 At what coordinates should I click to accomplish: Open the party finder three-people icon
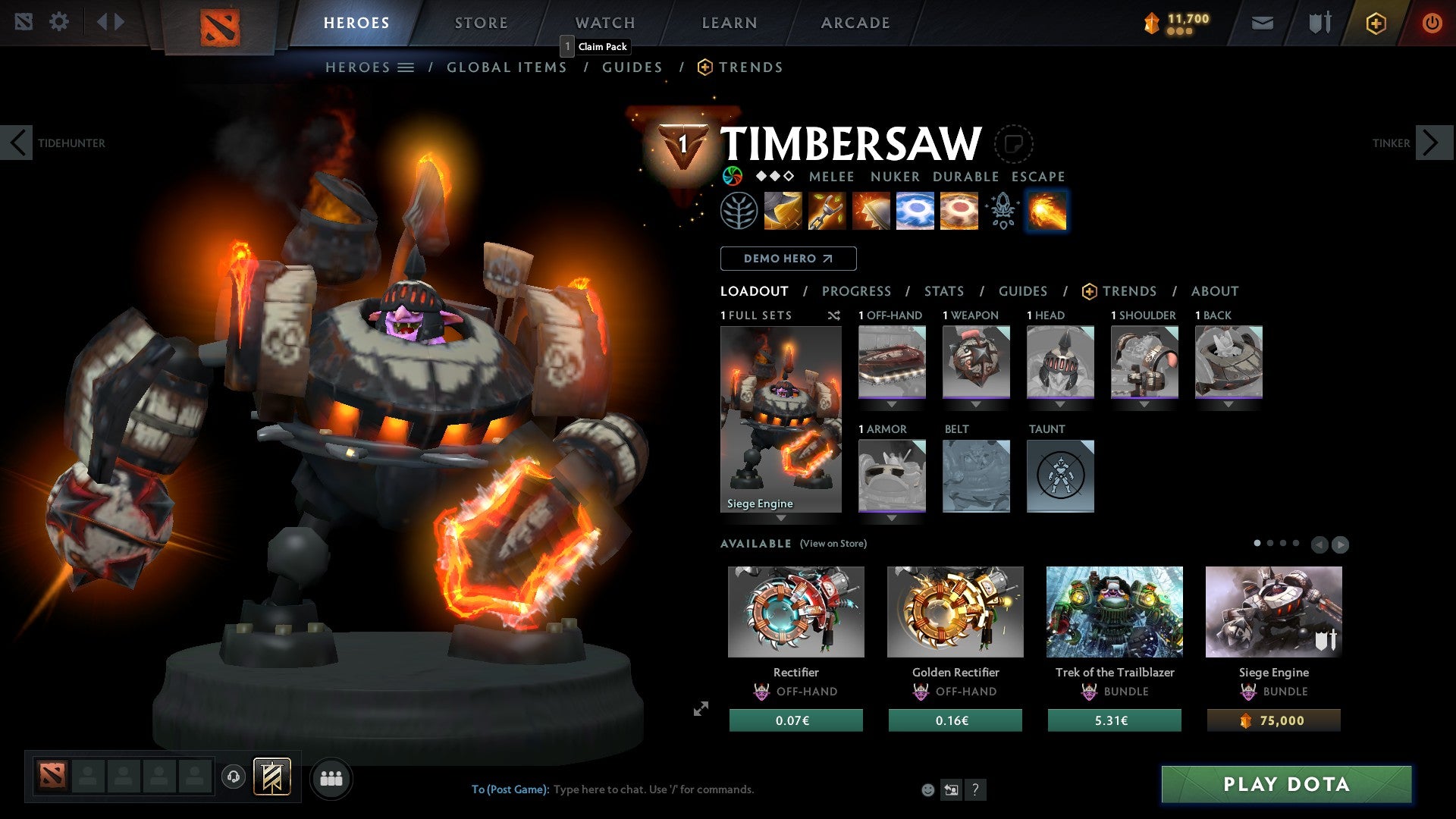331,777
